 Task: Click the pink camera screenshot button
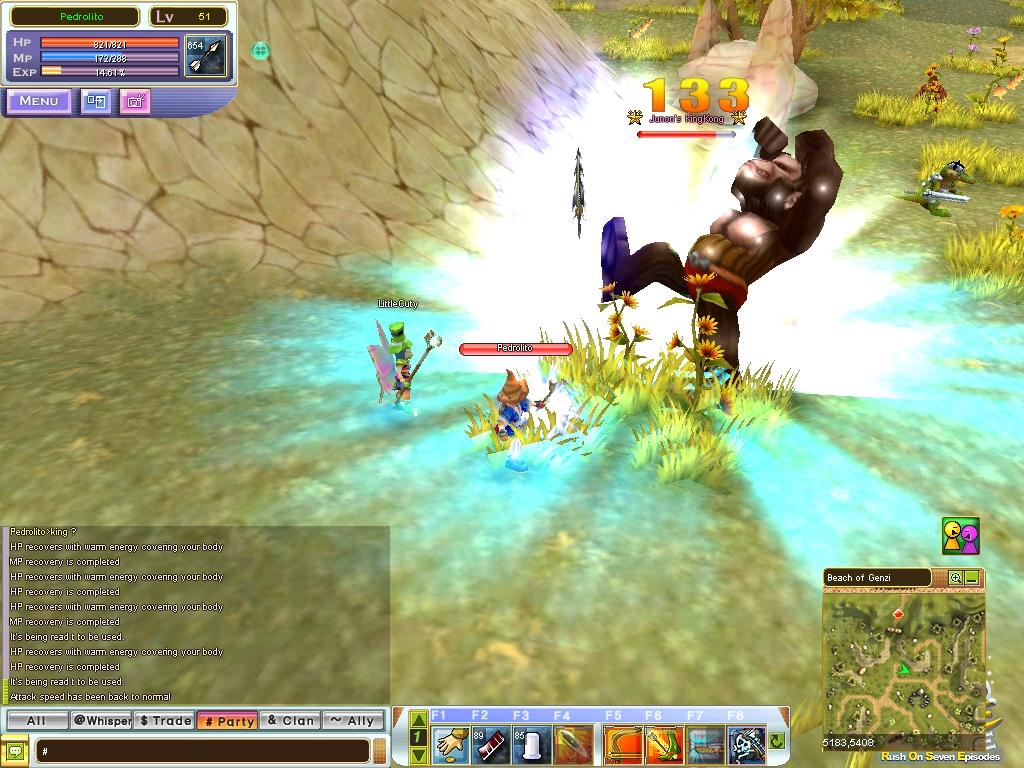click(x=135, y=101)
